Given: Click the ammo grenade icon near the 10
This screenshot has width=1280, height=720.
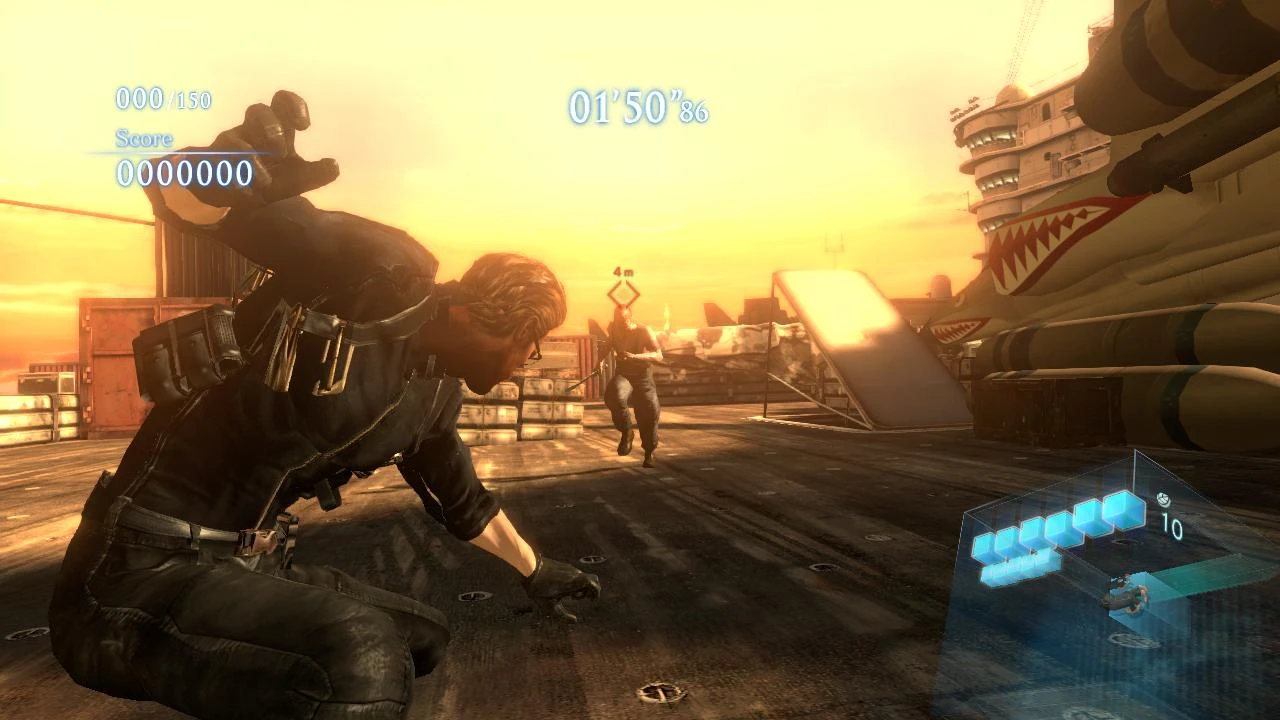Looking at the screenshot, I should (x=1163, y=498).
